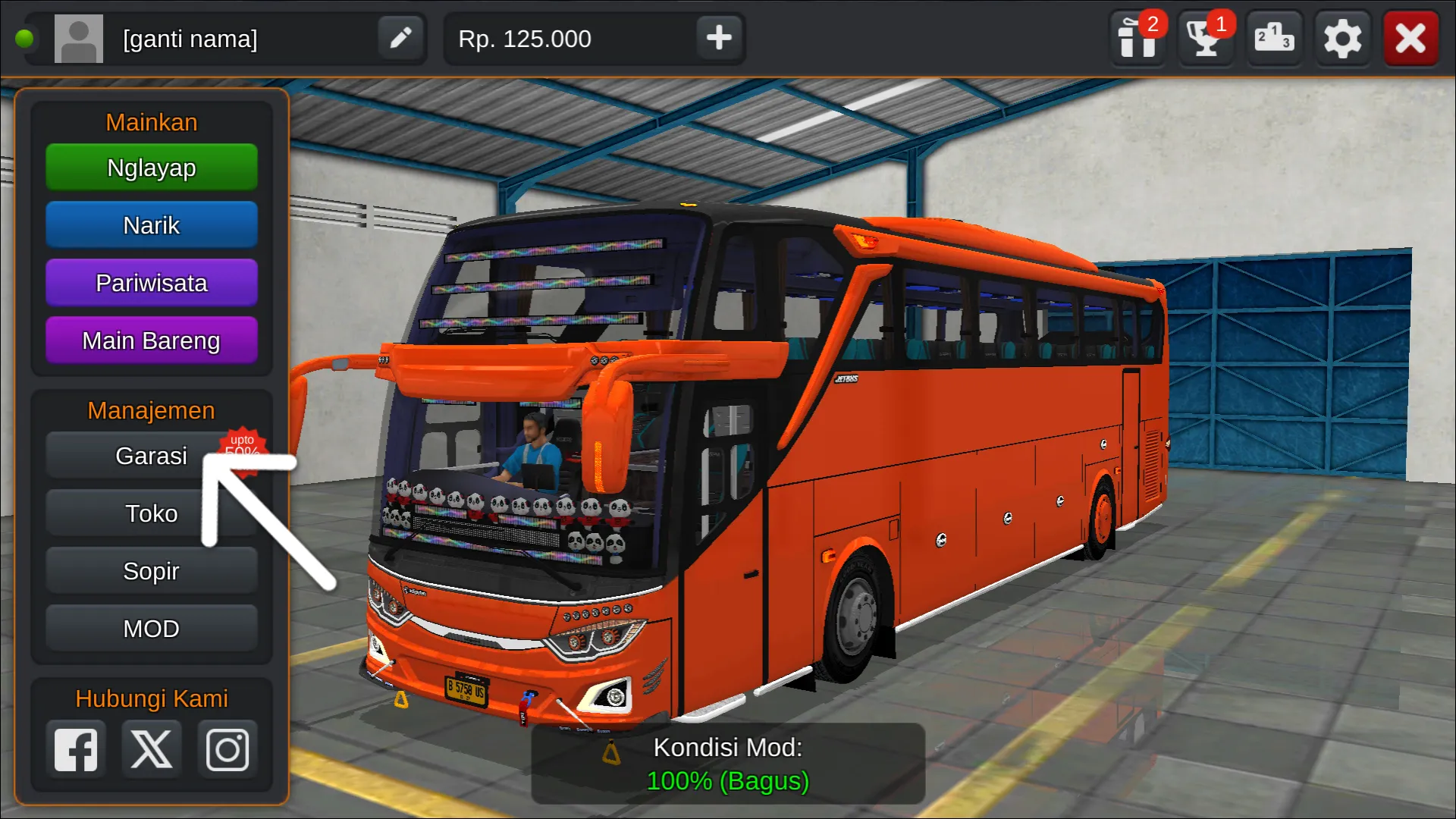Open the Instagram link

coord(227,750)
